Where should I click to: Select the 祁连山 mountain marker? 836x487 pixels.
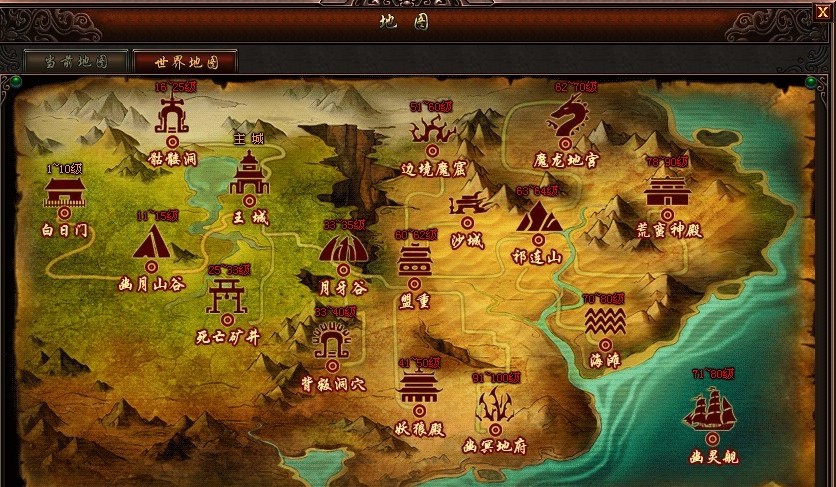(x=538, y=218)
